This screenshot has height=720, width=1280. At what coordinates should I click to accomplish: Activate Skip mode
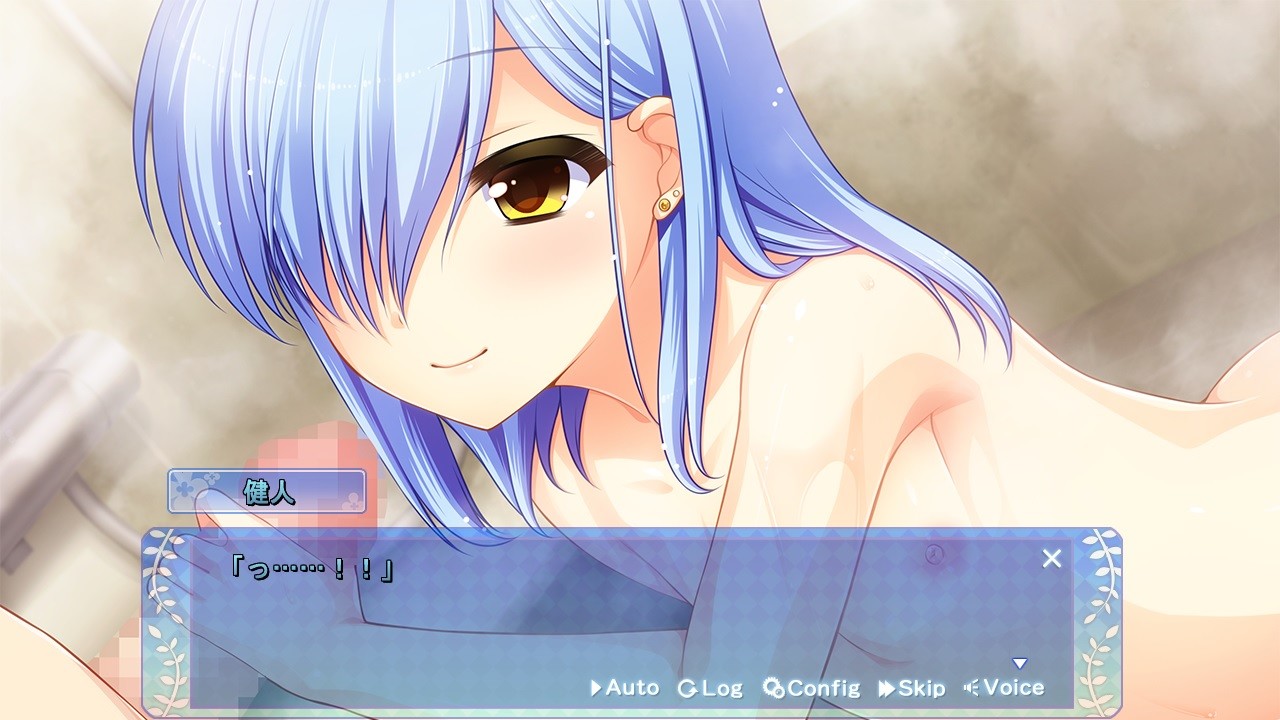[x=912, y=688]
